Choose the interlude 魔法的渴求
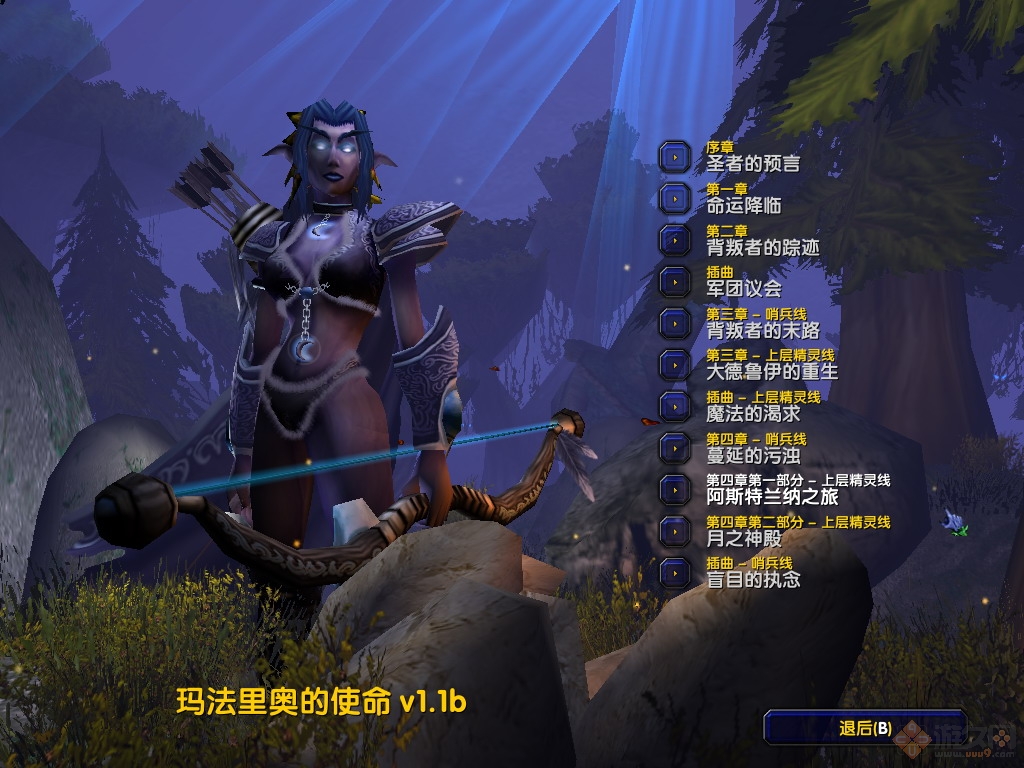The height and width of the screenshot is (768, 1024). pos(676,406)
